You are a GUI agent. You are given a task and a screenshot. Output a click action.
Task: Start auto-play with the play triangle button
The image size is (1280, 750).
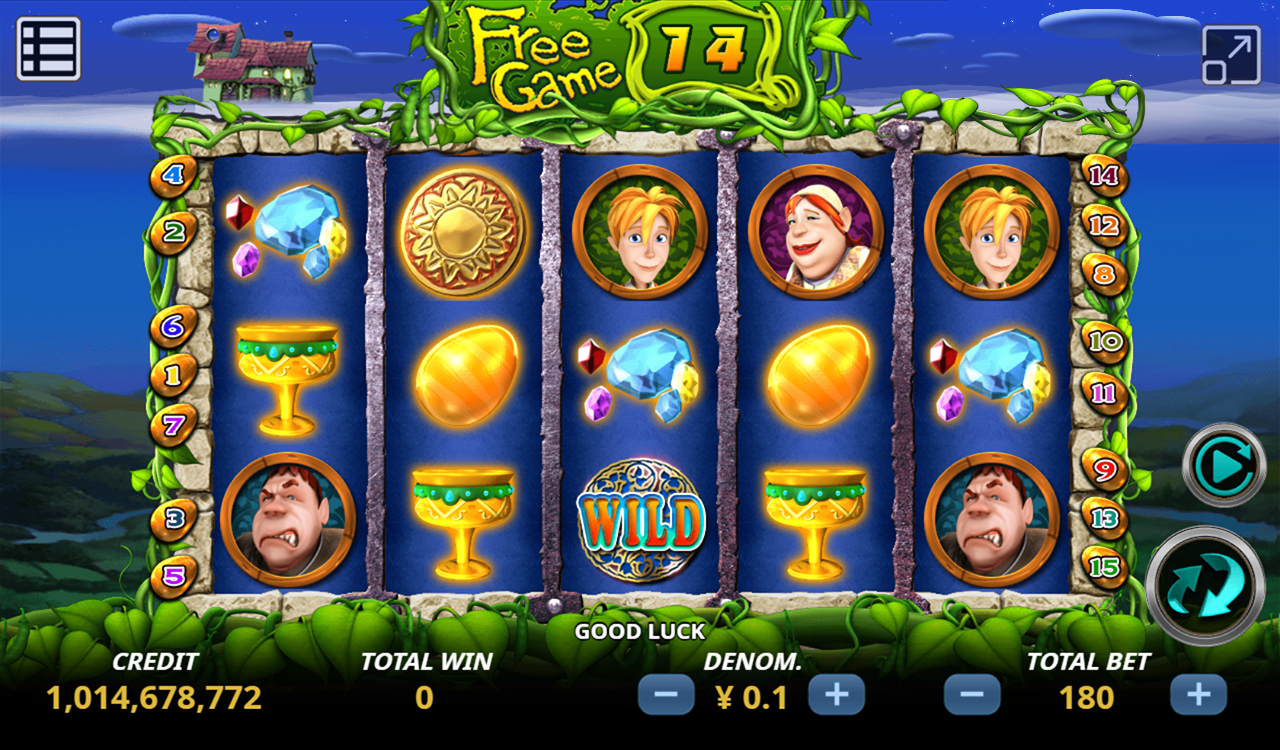(x=1224, y=465)
